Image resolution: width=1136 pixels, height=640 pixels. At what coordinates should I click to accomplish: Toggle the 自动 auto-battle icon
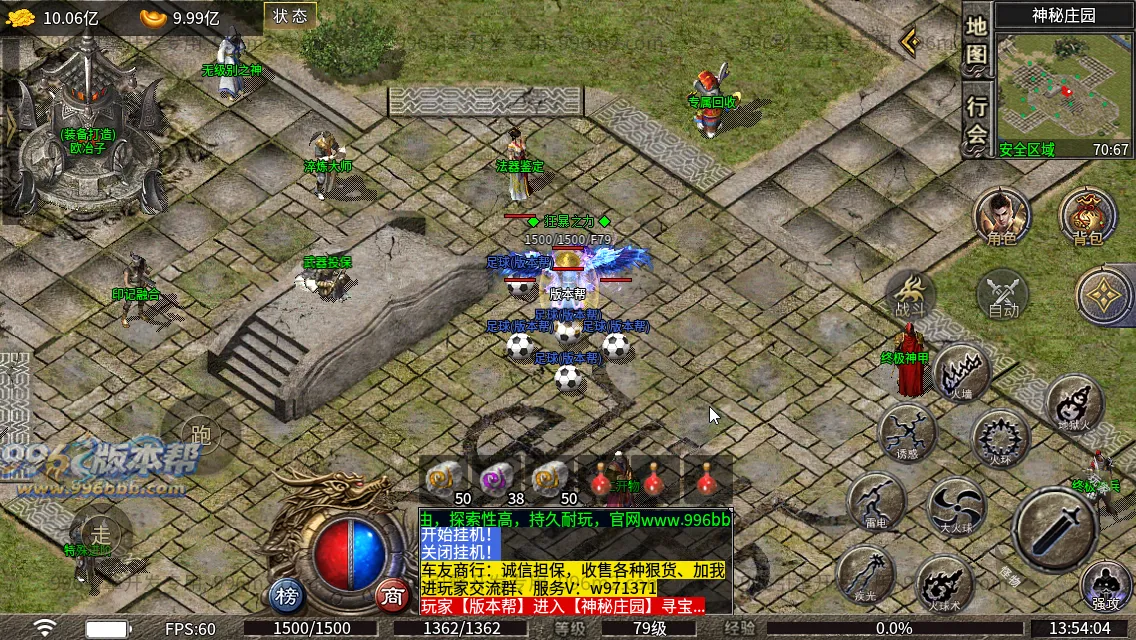[1002, 295]
